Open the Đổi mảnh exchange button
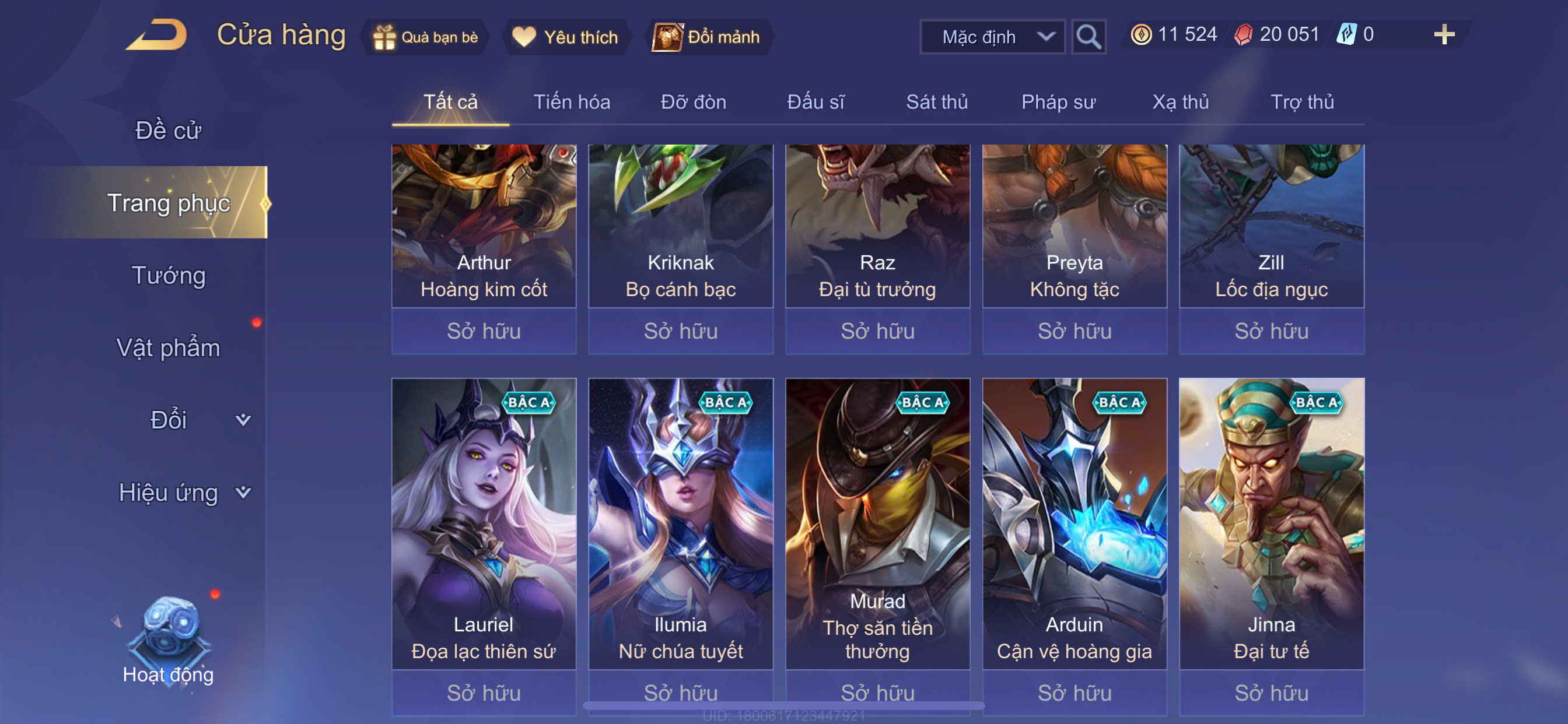 tap(706, 37)
